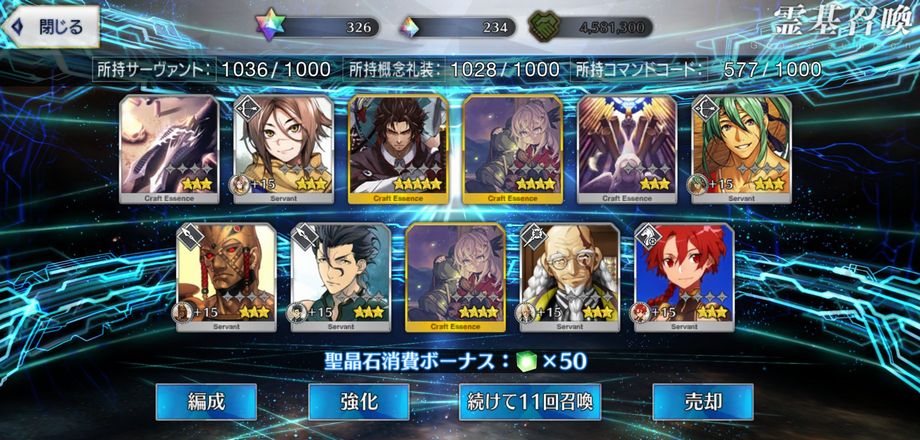Select the winged figure craft essence card
Screen dimensions: 920x440
click(628, 148)
